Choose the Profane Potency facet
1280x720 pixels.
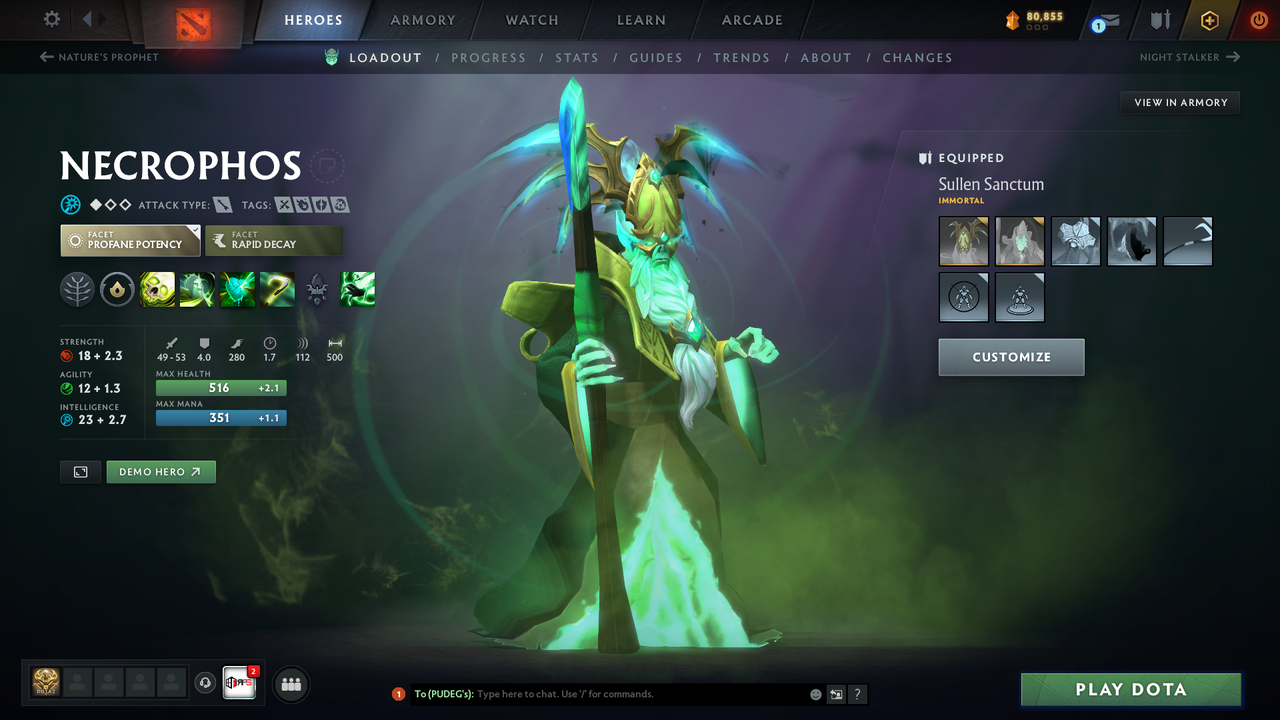tap(130, 241)
